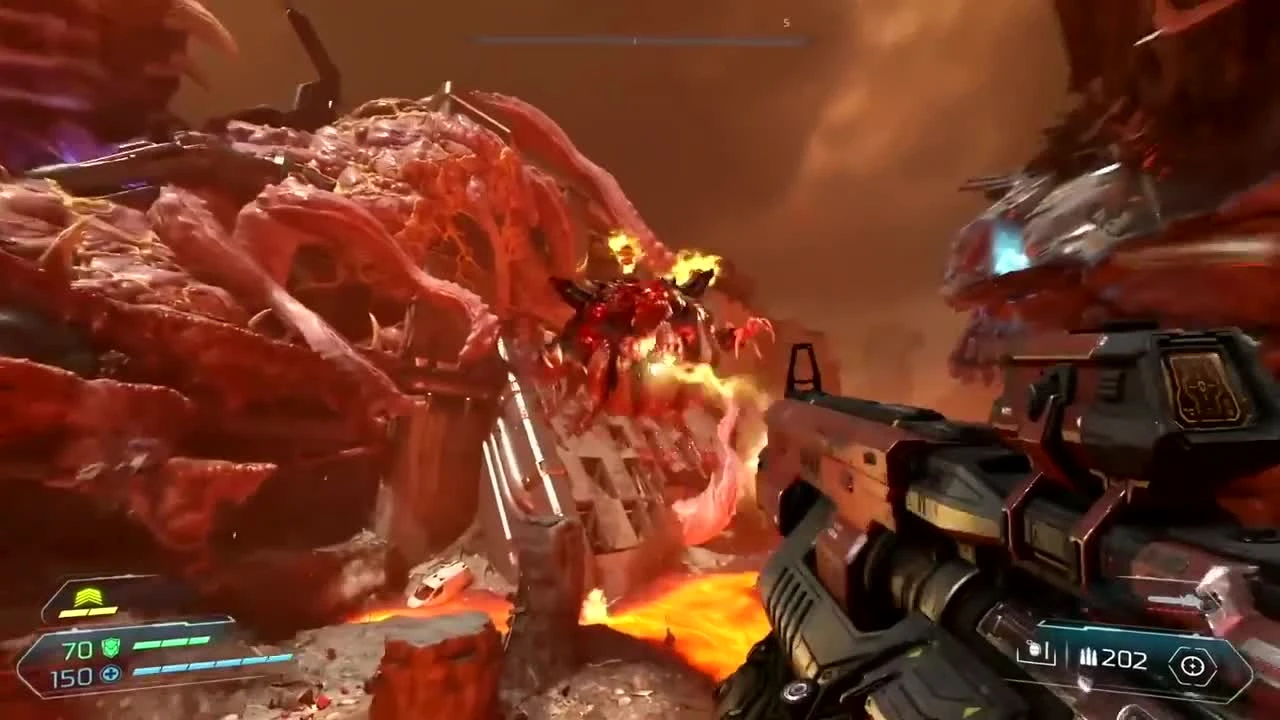Click the health value showing 150

[x=71, y=676]
